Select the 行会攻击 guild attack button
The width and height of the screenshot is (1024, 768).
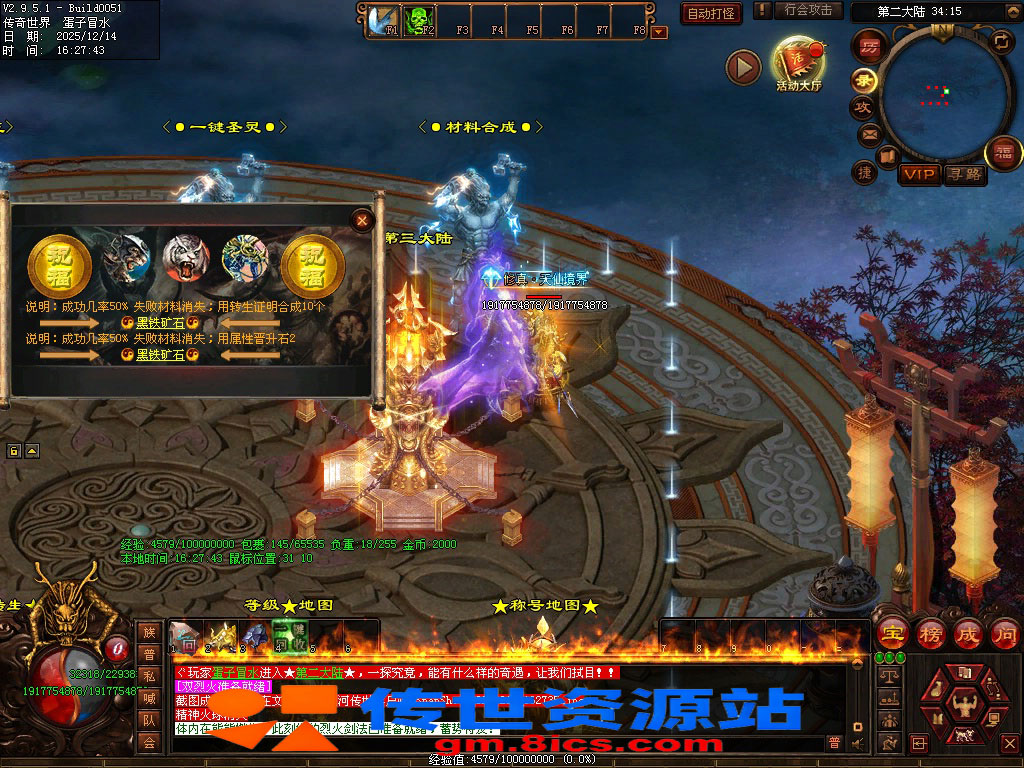(808, 11)
